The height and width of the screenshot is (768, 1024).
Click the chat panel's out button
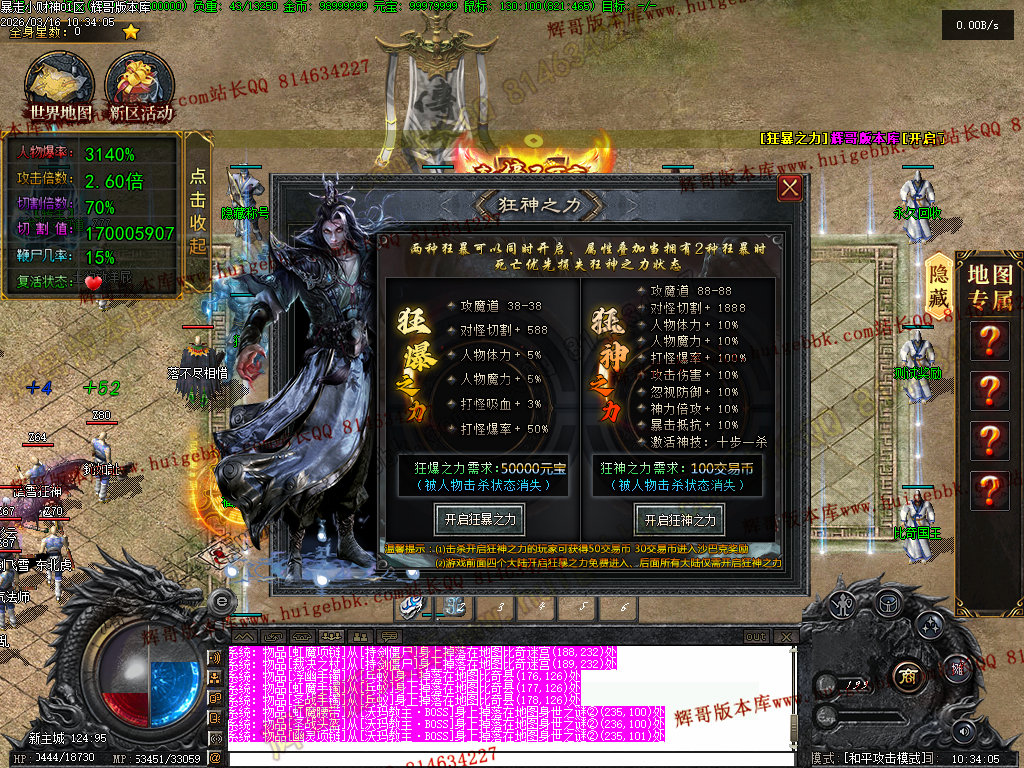point(756,637)
